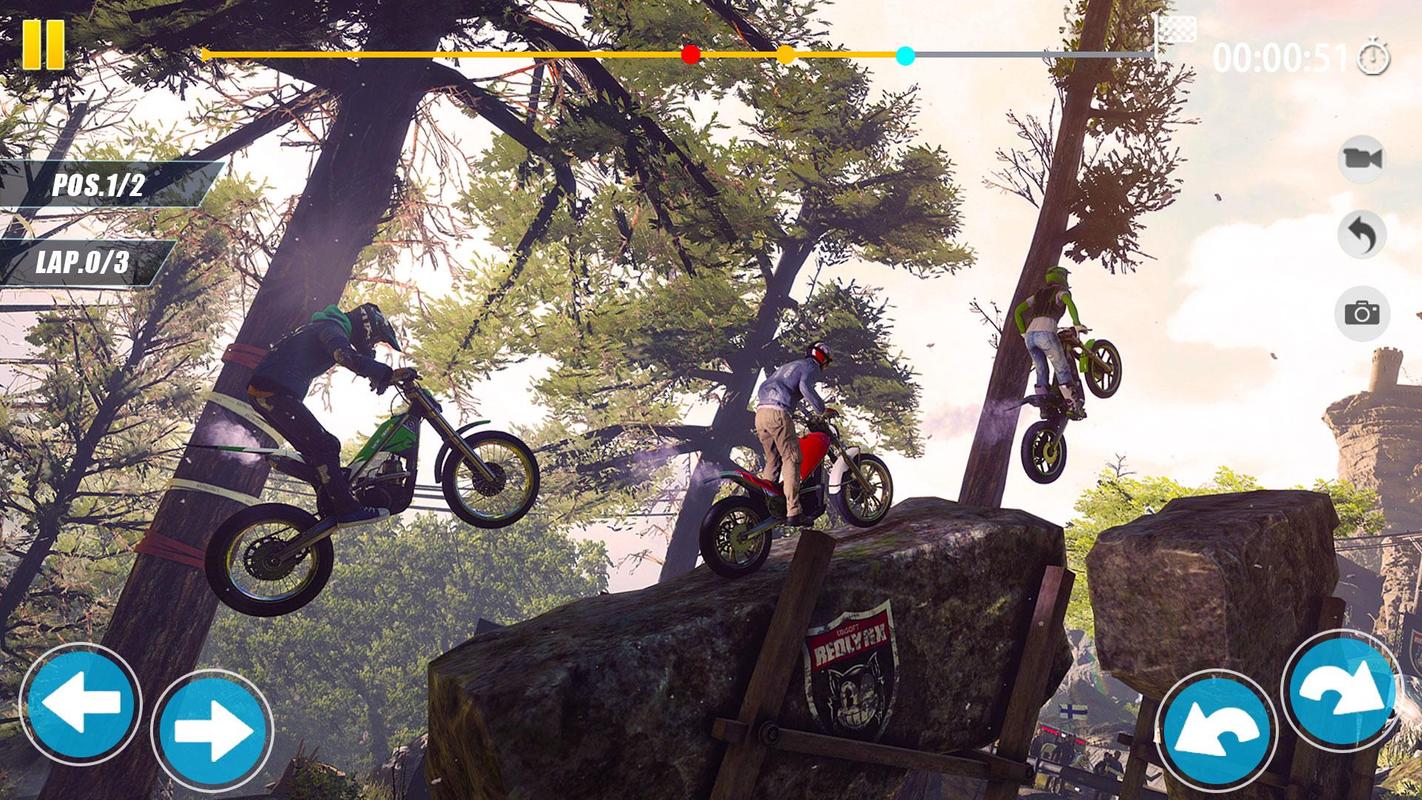Lean the bike back with the backflip button
Image resolution: width=1422 pixels, height=800 pixels.
tap(1215, 730)
